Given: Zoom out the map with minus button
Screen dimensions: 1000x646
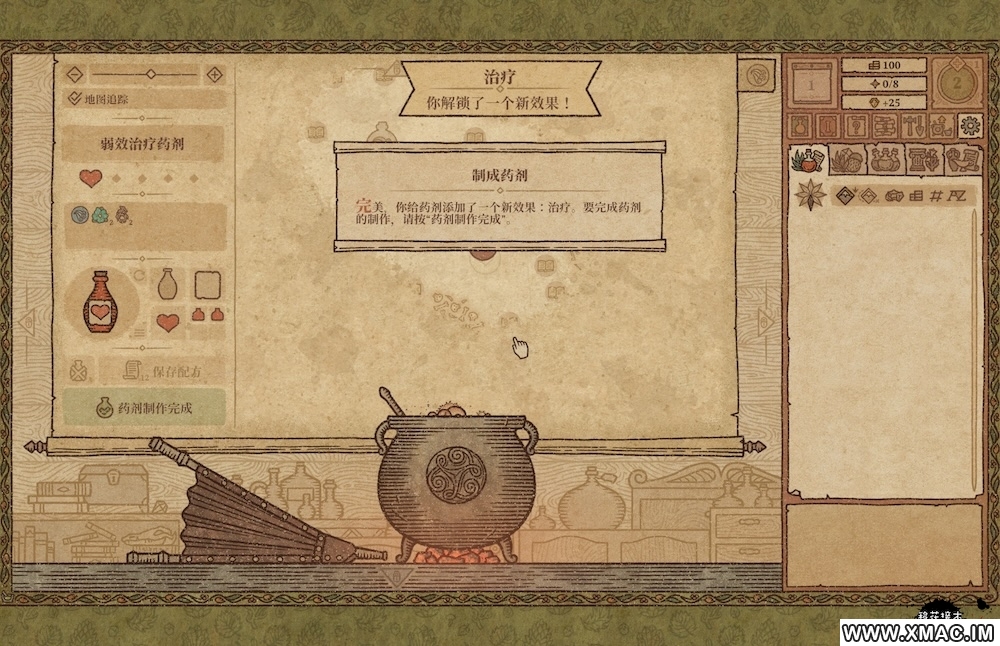Looking at the screenshot, I should [73, 74].
